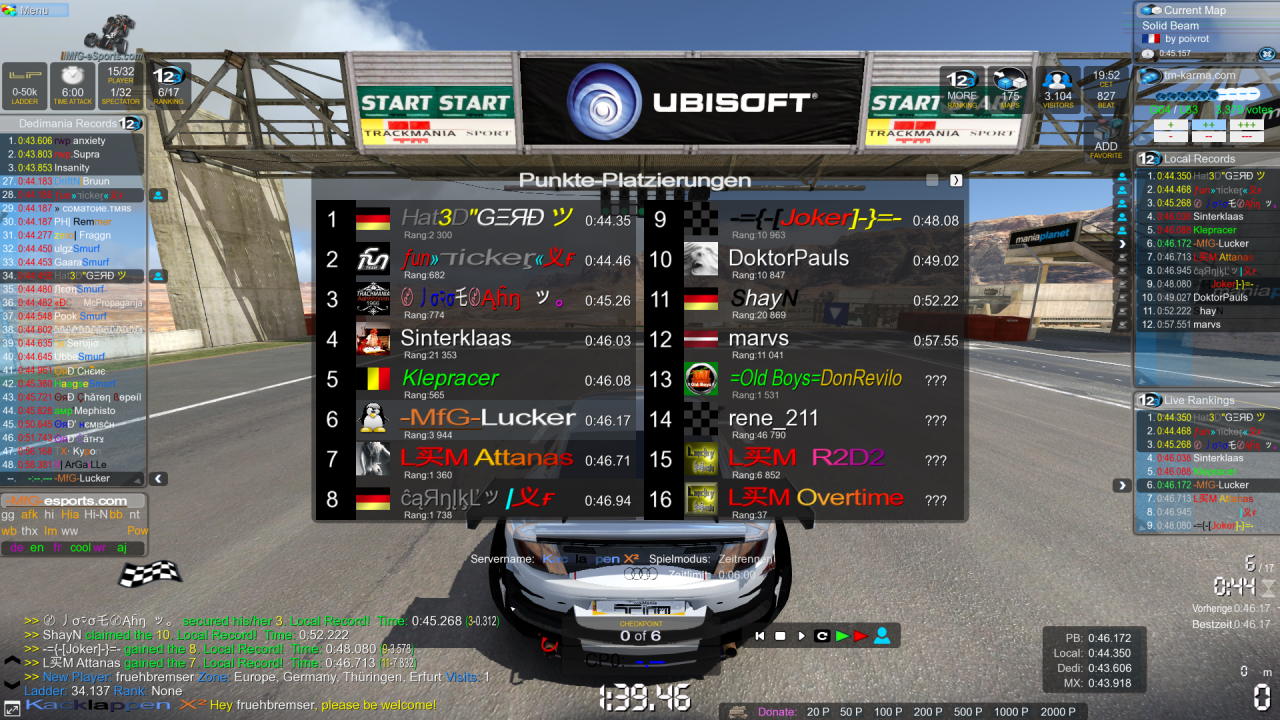Open the Visitors widget

click(1057, 88)
